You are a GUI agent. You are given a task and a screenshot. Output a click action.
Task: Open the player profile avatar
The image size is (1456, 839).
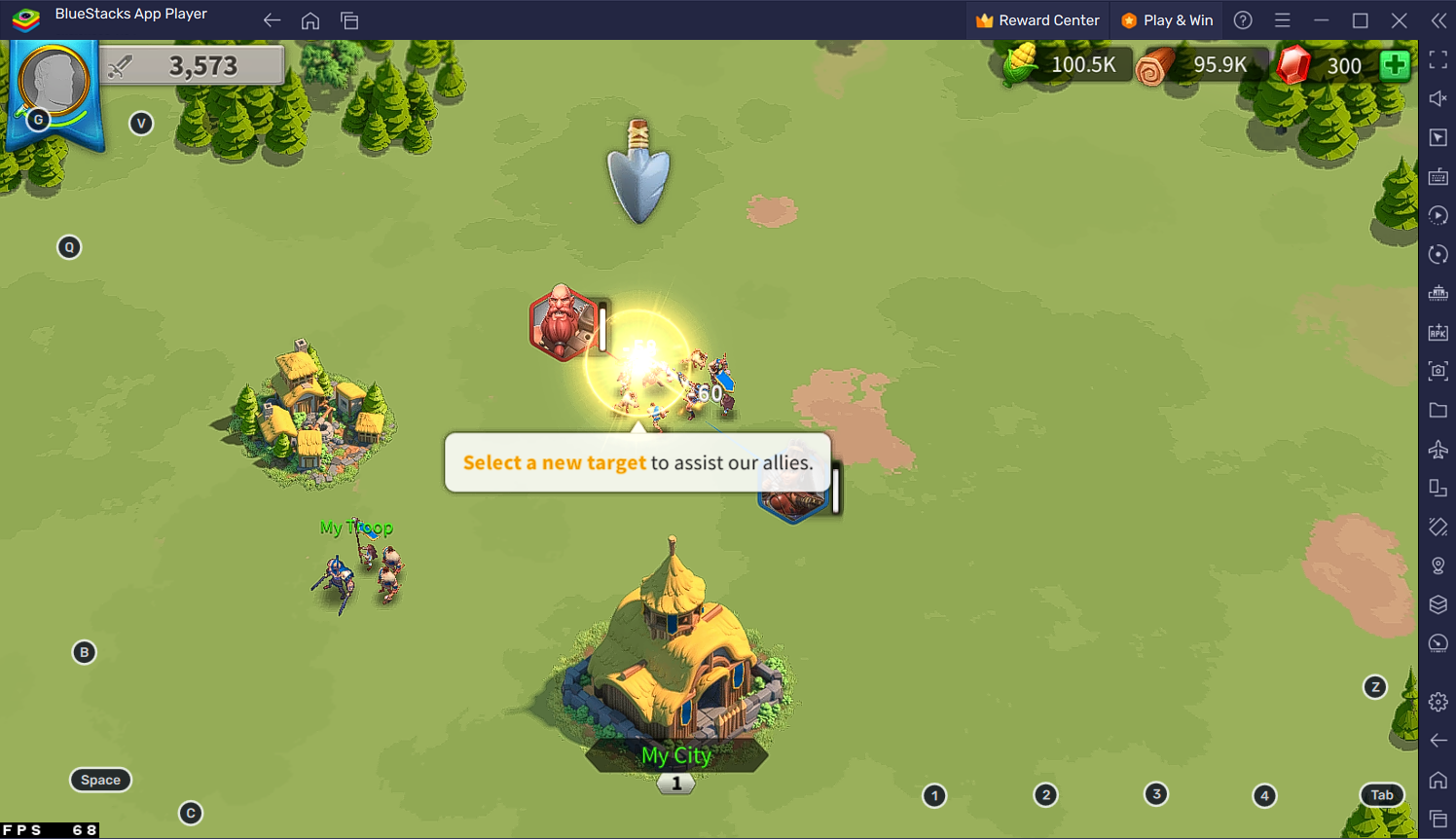pyautogui.click(x=54, y=83)
